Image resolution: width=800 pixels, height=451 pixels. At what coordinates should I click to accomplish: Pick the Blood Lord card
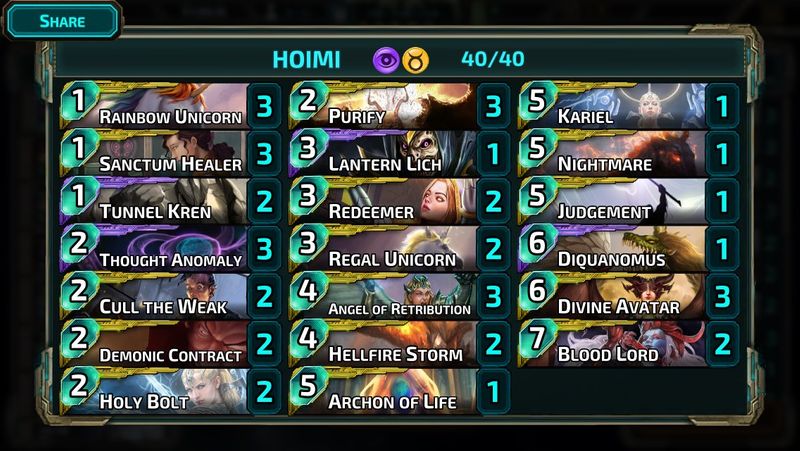pyautogui.click(x=620, y=344)
